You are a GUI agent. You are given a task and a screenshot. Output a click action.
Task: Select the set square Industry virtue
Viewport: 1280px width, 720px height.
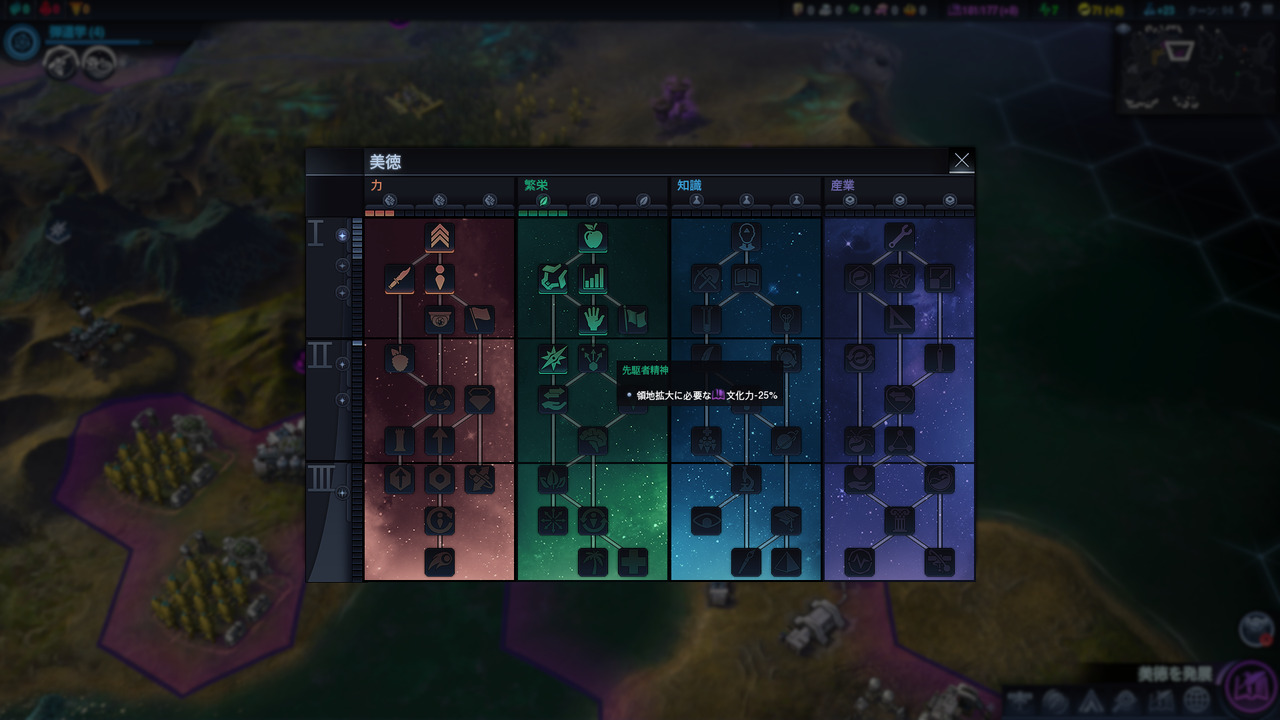coord(899,319)
